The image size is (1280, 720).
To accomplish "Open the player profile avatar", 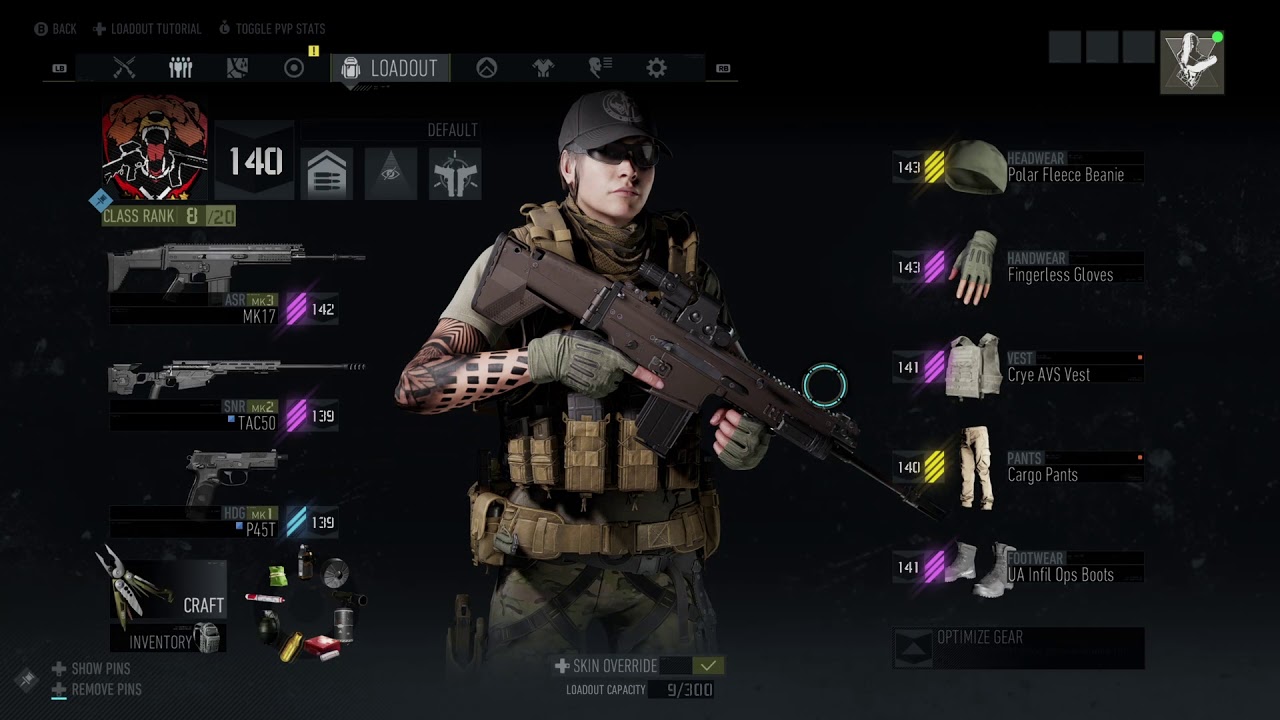I will (x=1191, y=62).
